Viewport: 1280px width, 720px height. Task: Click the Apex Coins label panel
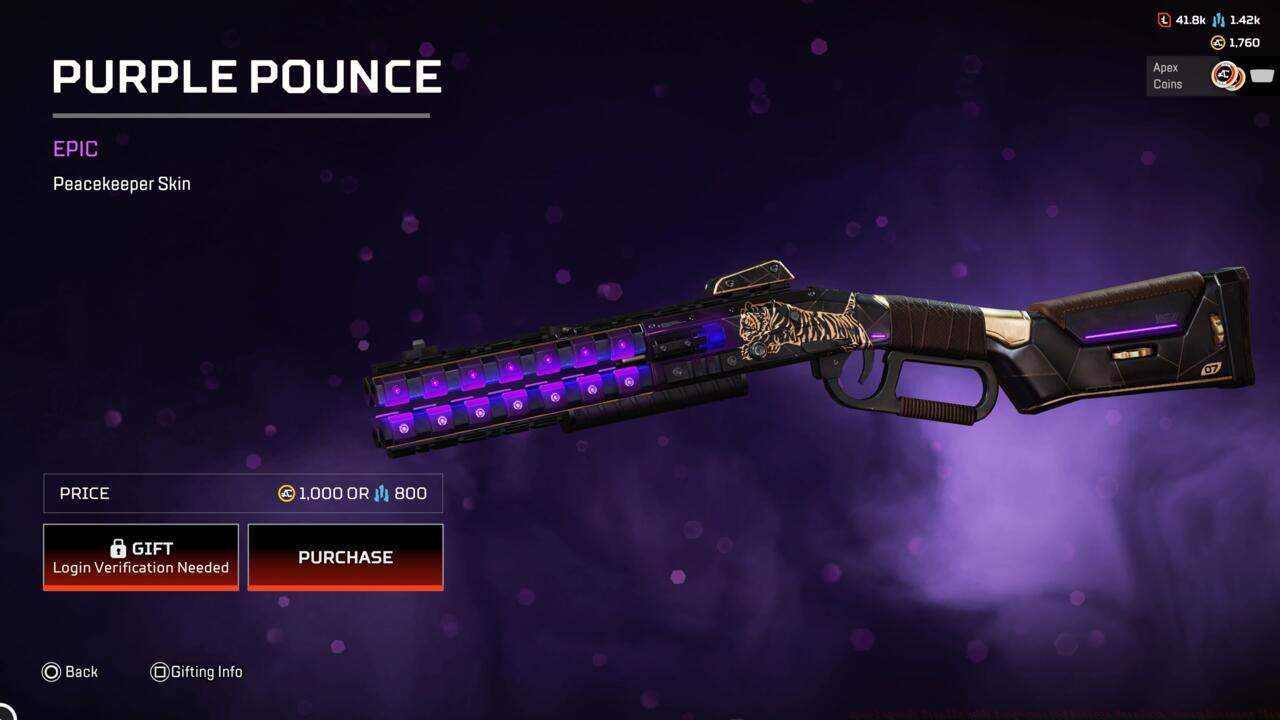(1167, 77)
